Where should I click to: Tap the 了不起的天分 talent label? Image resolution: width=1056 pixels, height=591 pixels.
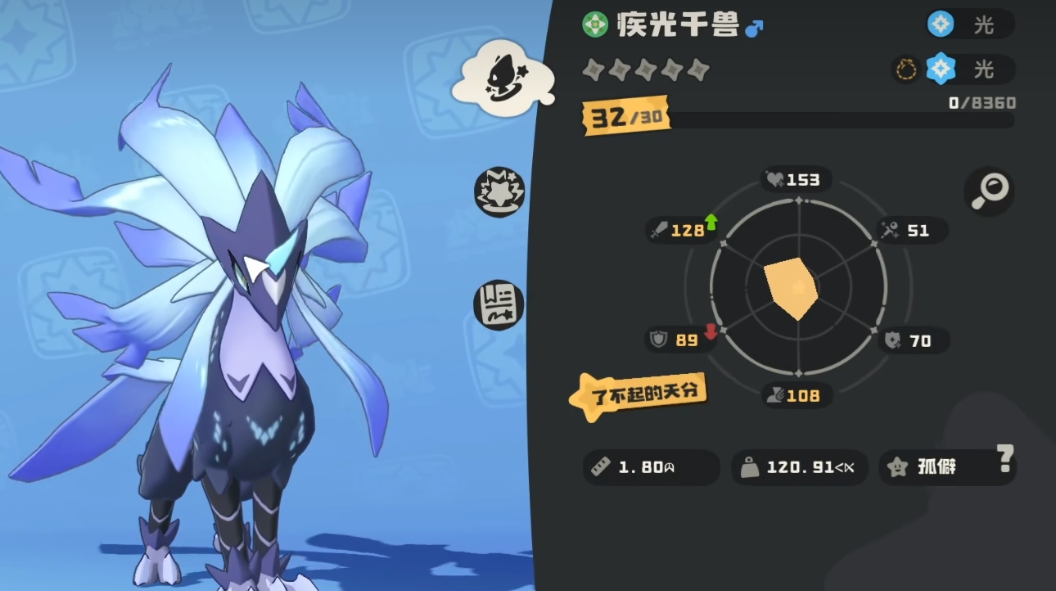click(639, 393)
